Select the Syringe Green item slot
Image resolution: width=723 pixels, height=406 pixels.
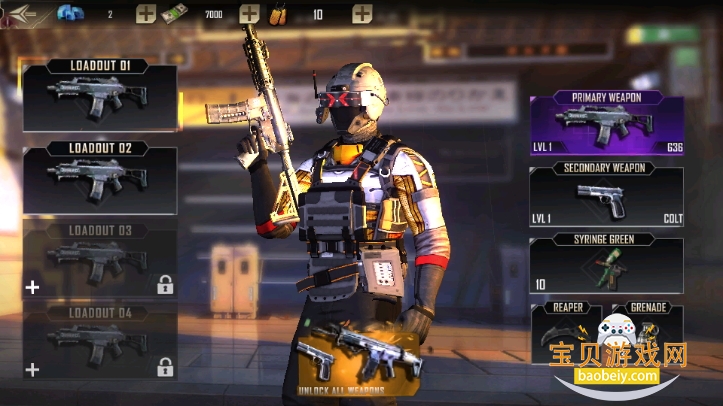point(606,265)
